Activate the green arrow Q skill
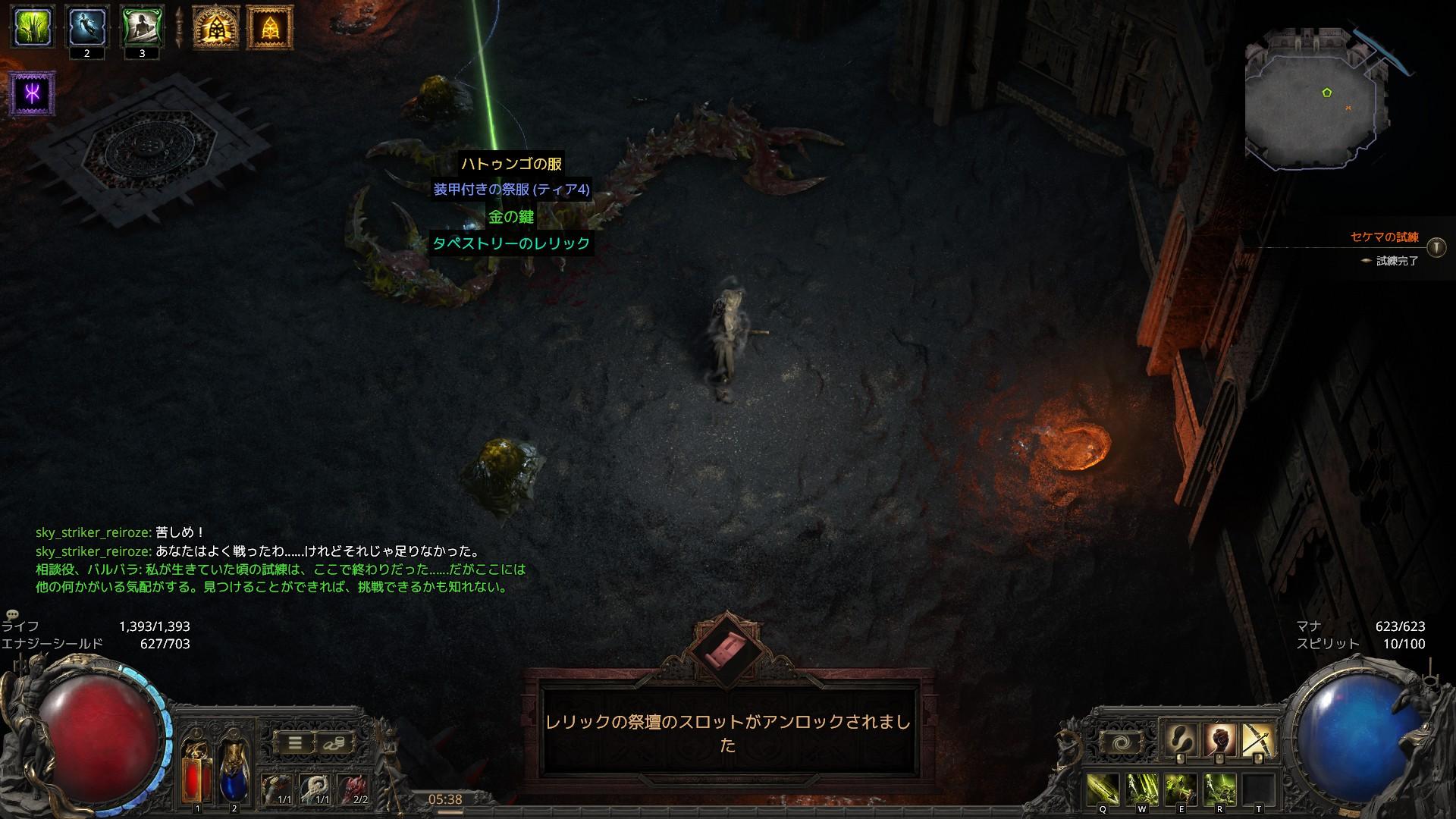1456x819 pixels. [x=1103, y=790]
